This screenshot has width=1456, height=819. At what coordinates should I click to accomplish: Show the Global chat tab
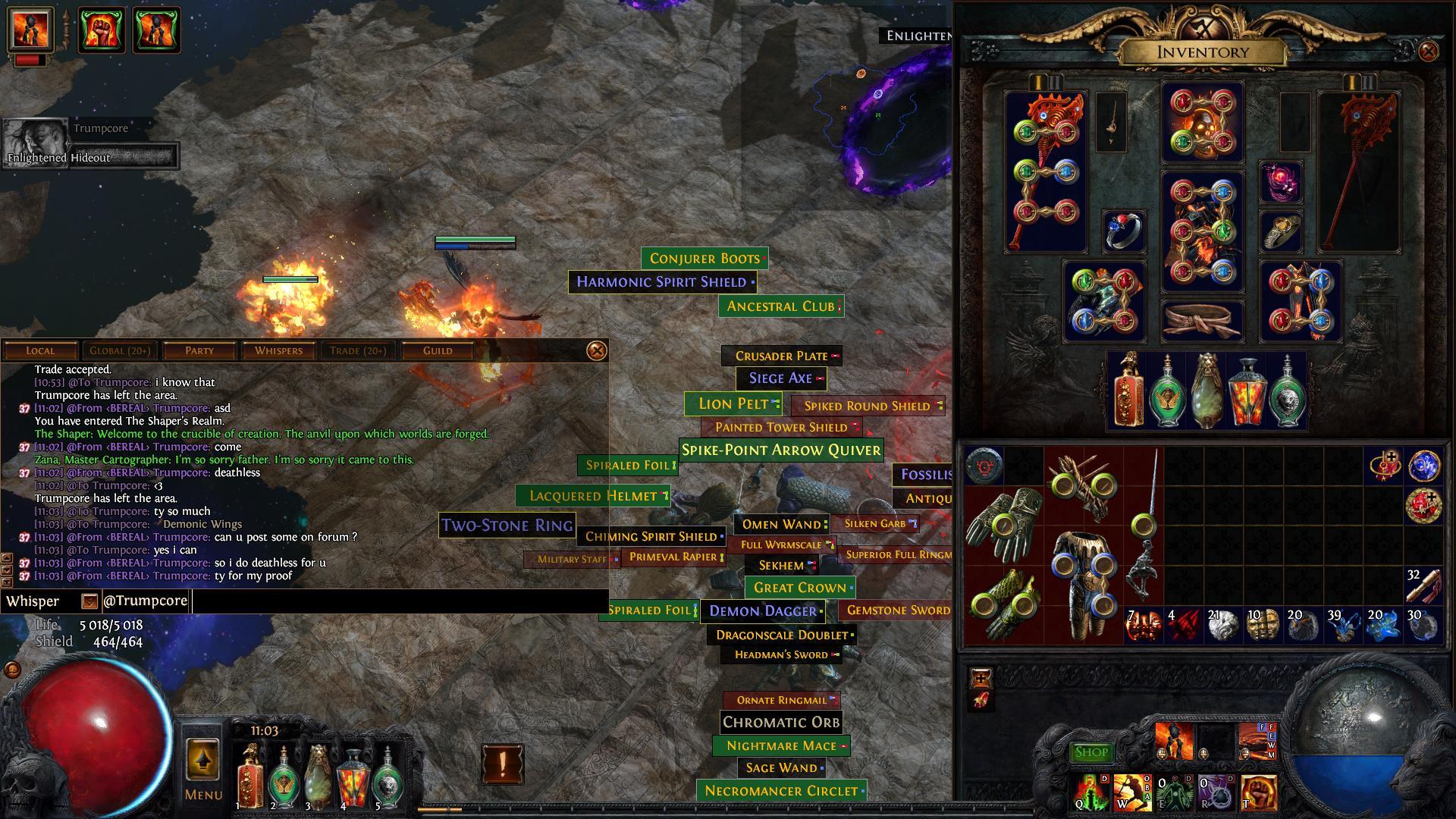pyautogui.click(x=119, y=350)
